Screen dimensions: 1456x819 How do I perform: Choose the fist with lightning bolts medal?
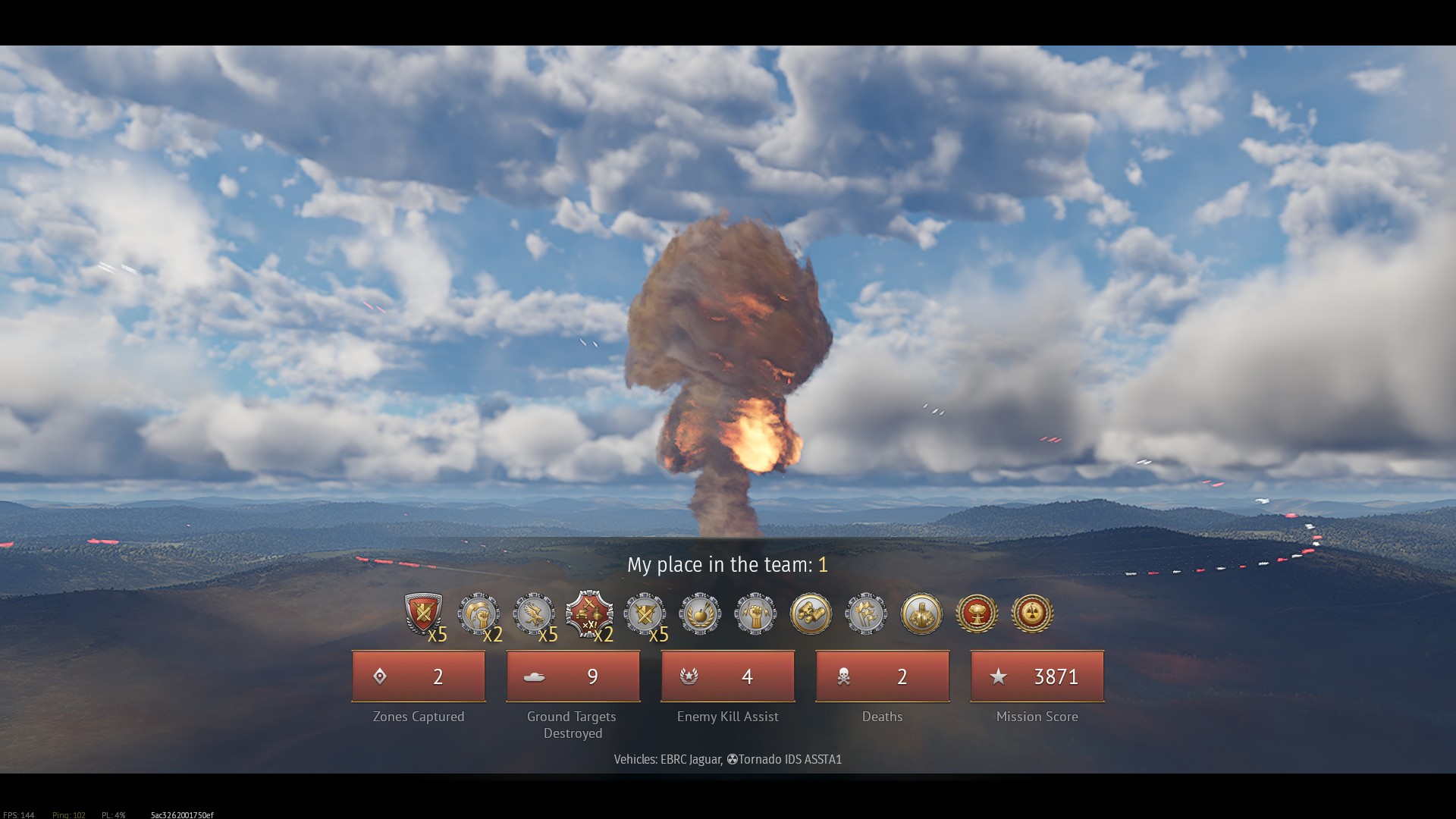(755, 613)
